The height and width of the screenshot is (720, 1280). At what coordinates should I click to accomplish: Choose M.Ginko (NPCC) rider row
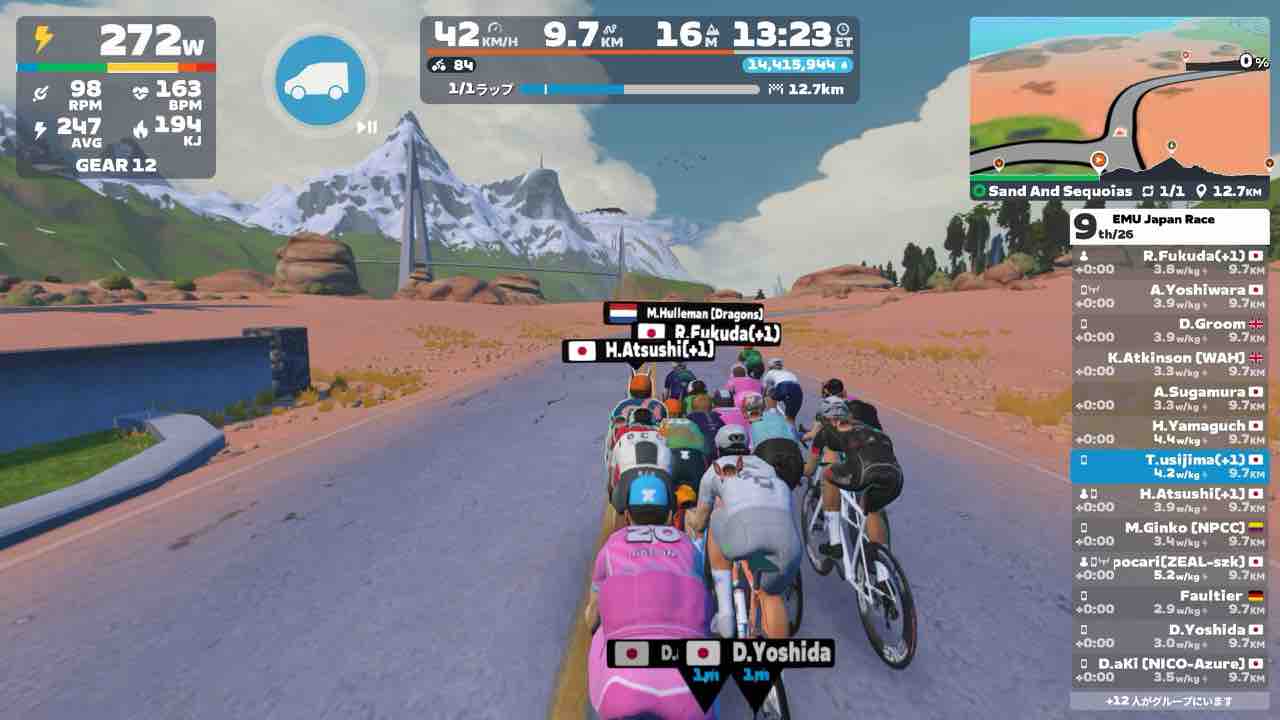[x=1169, y=534]
